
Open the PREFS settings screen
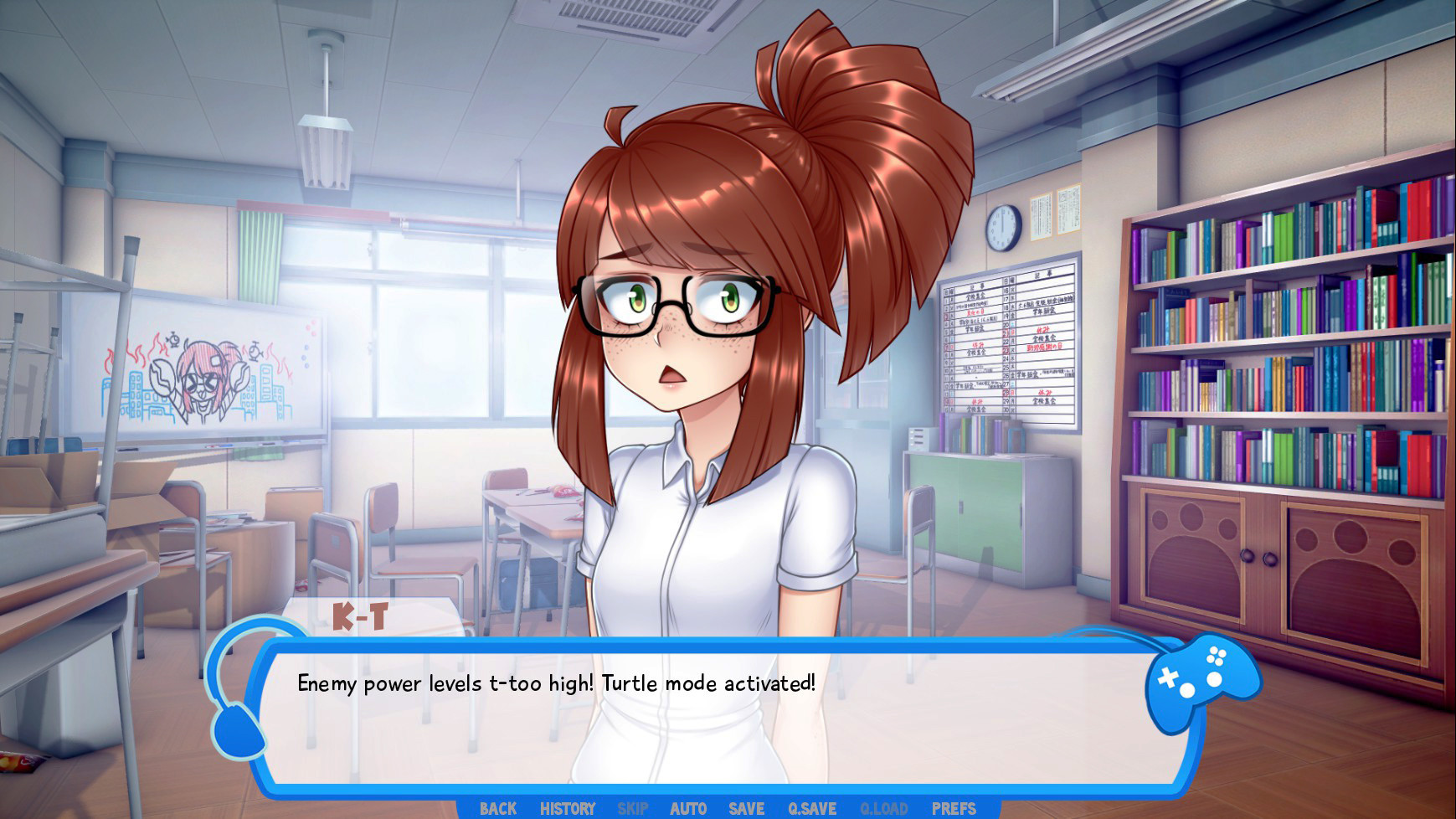(954, 809)
